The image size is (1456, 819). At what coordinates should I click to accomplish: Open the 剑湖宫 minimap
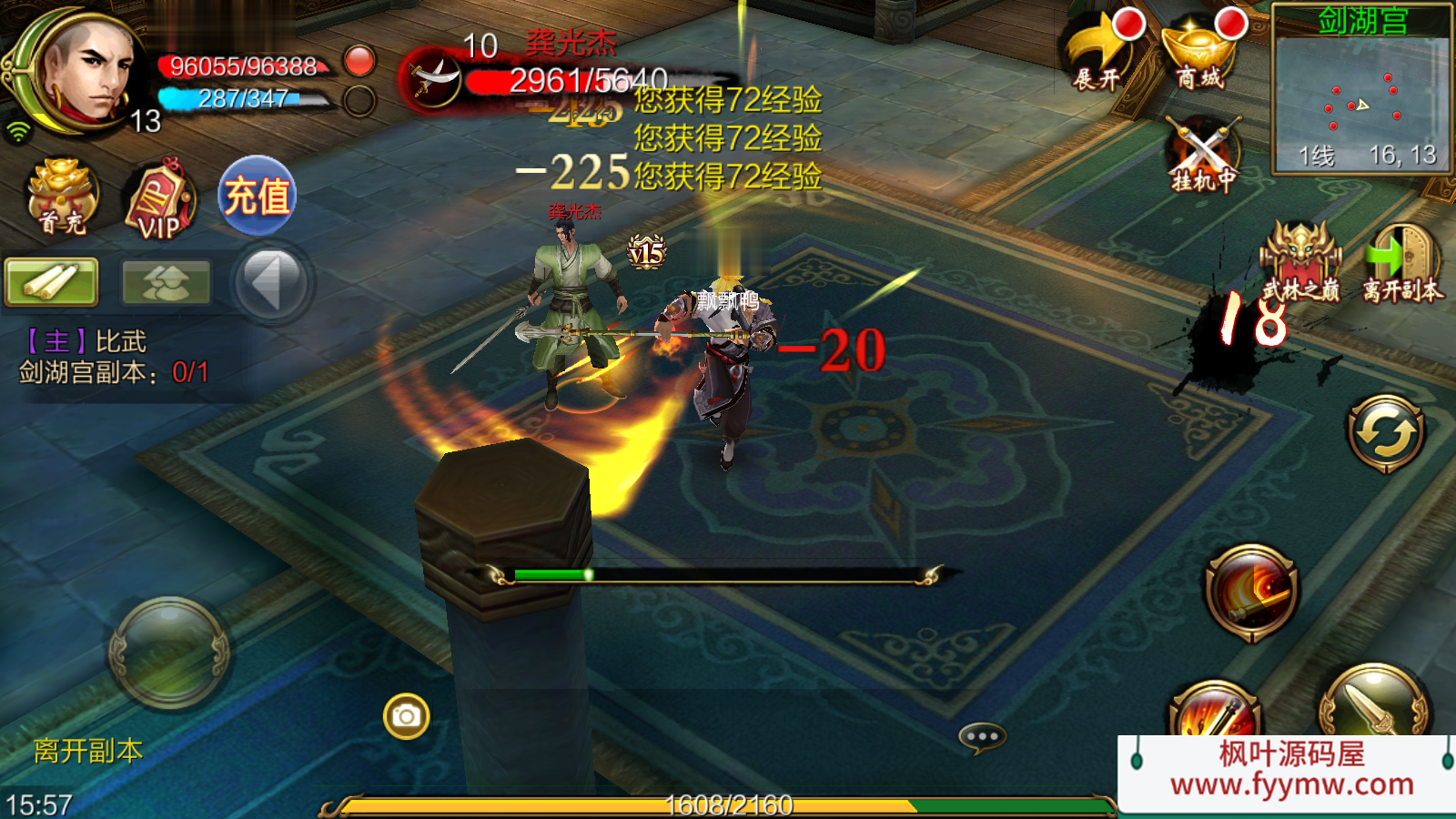1361,91
